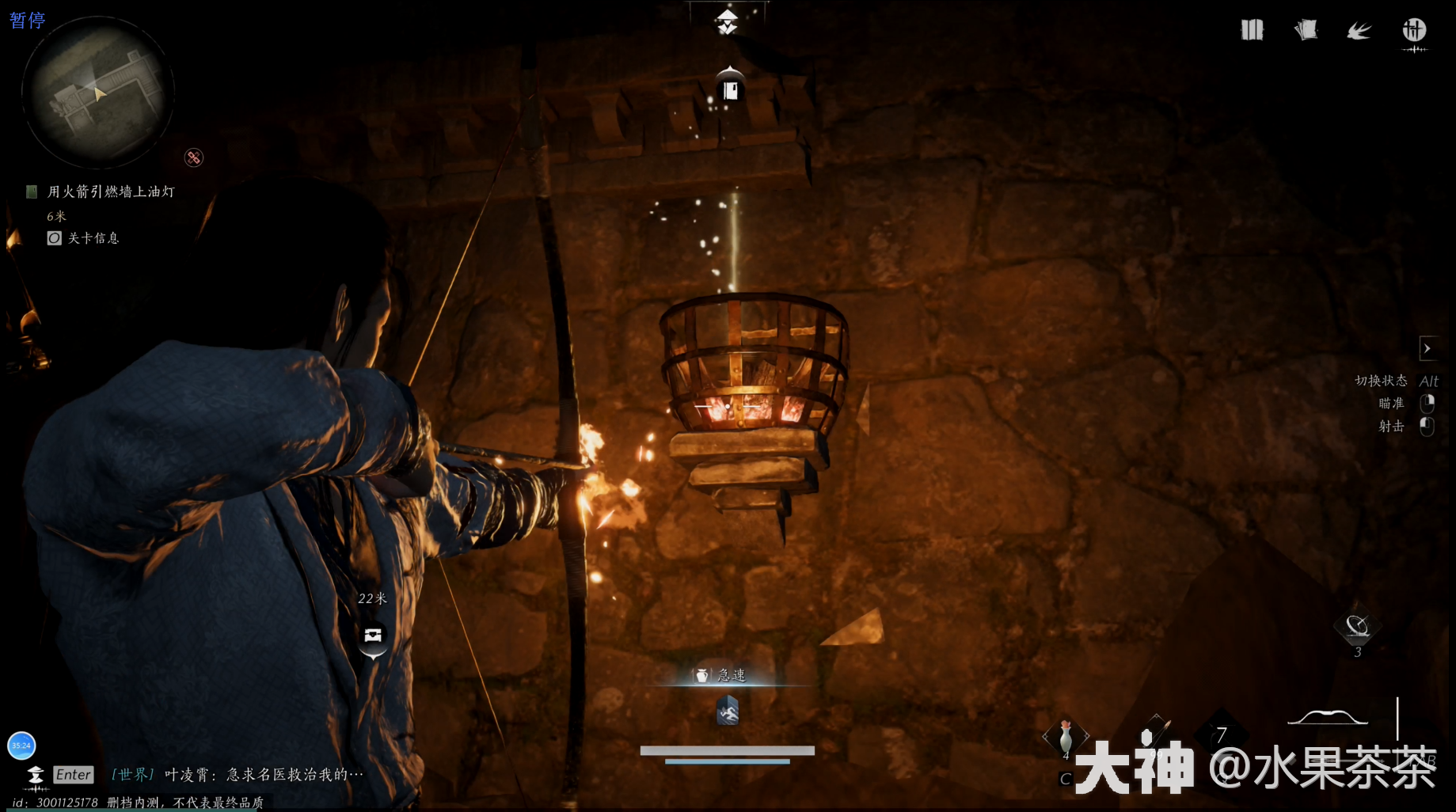This screenshot has height=812, width=1456.
Task: Open the circular minimap
Action: coord(97,93)
